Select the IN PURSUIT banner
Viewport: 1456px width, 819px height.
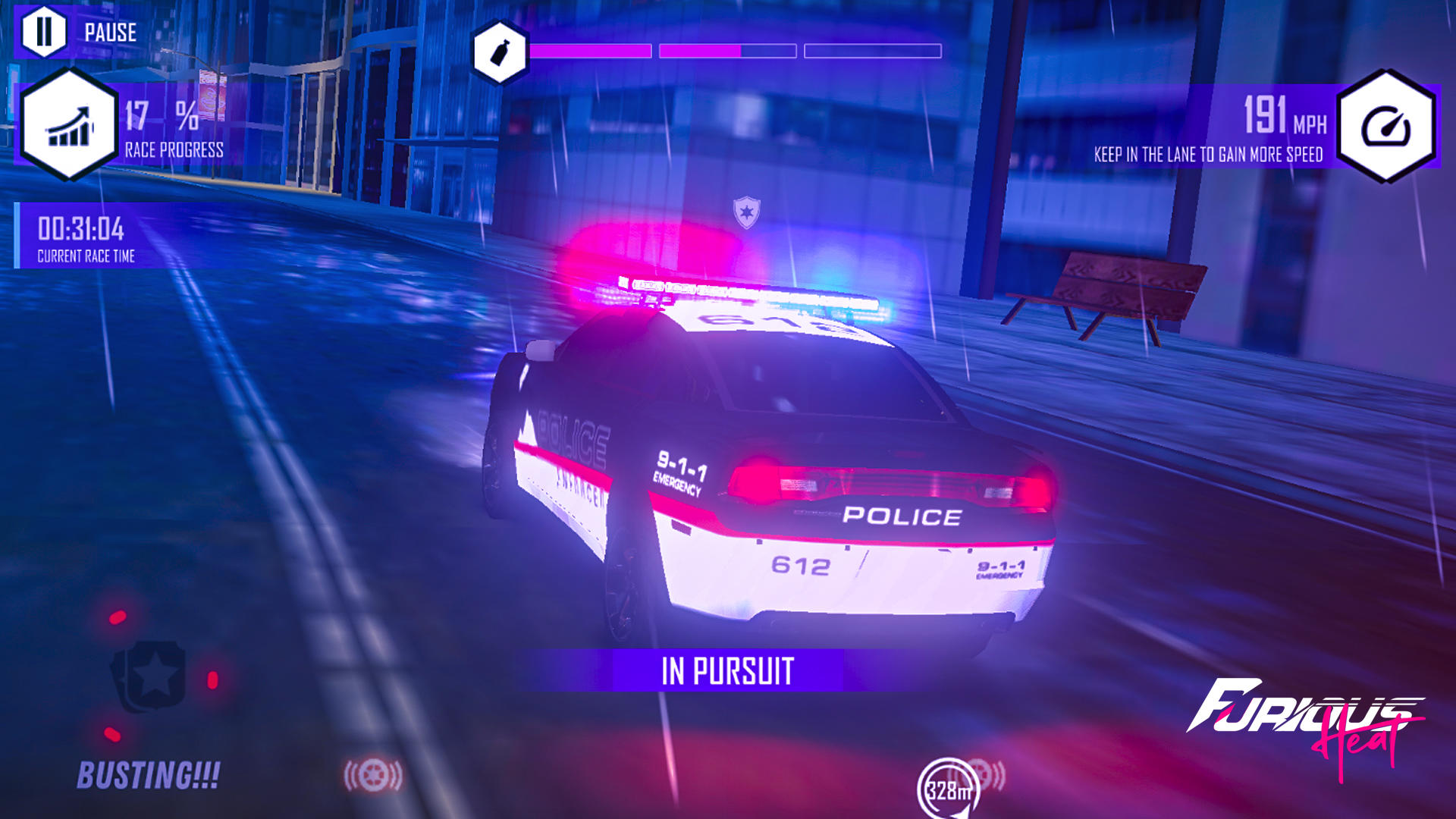pos(727,670)
